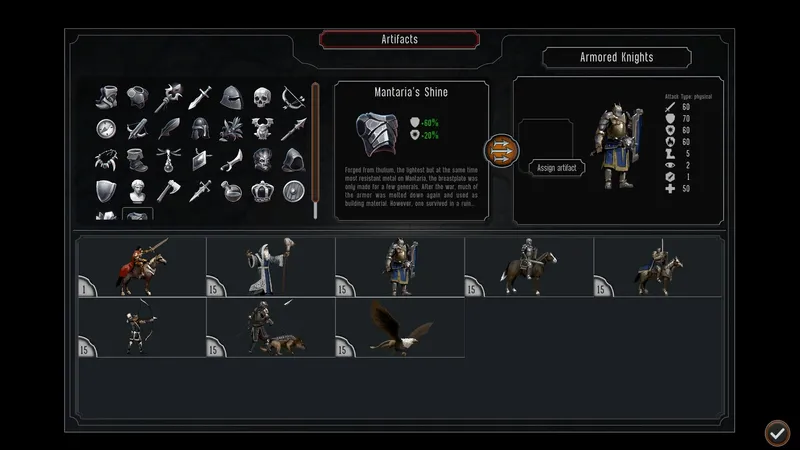The width and height of the screenshot is (800, 450).
Task: Click the Assign artifact button
Action: (557, 167)
